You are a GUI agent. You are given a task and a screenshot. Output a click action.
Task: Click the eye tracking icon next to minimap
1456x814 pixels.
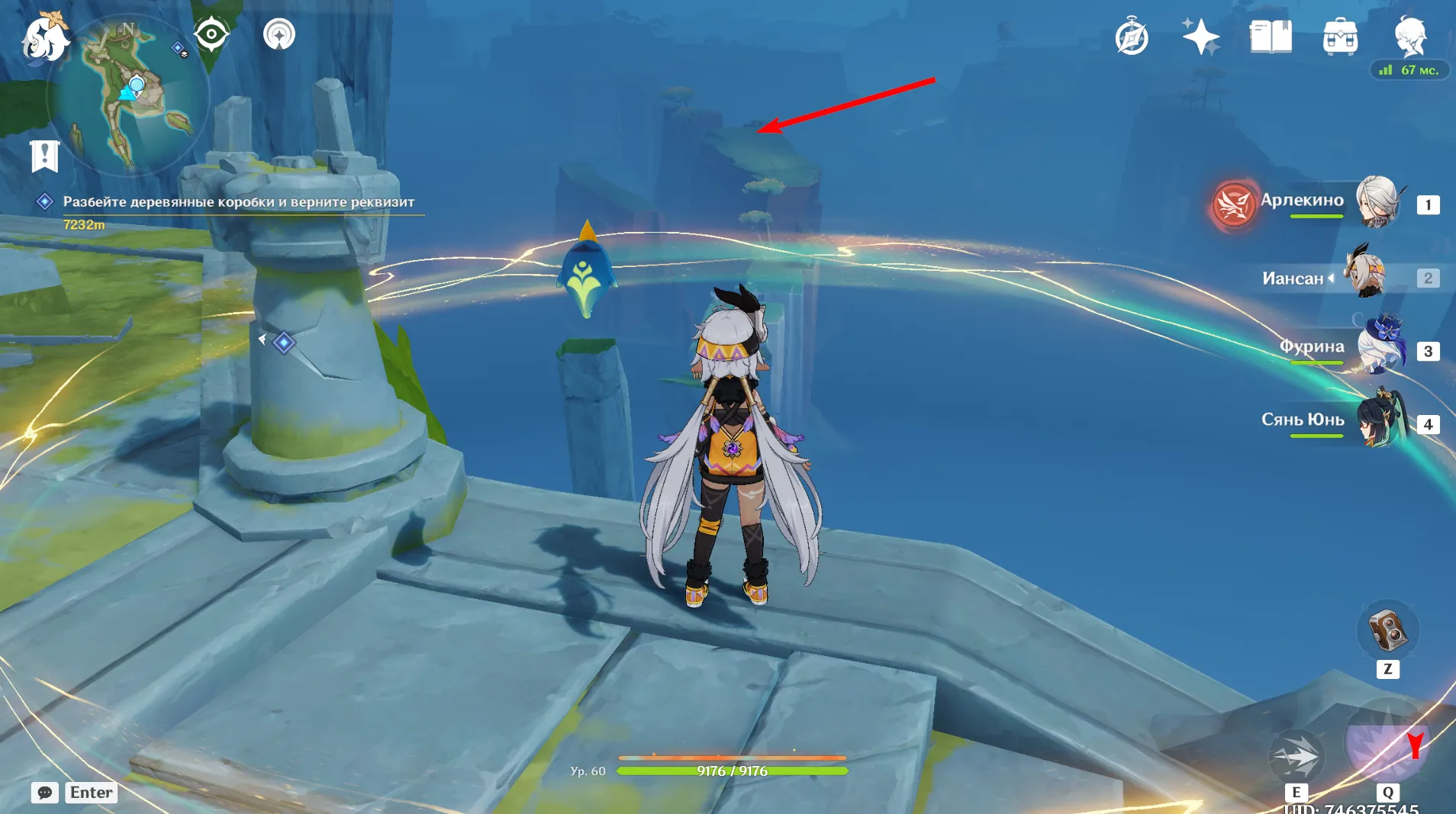[211, 33]
